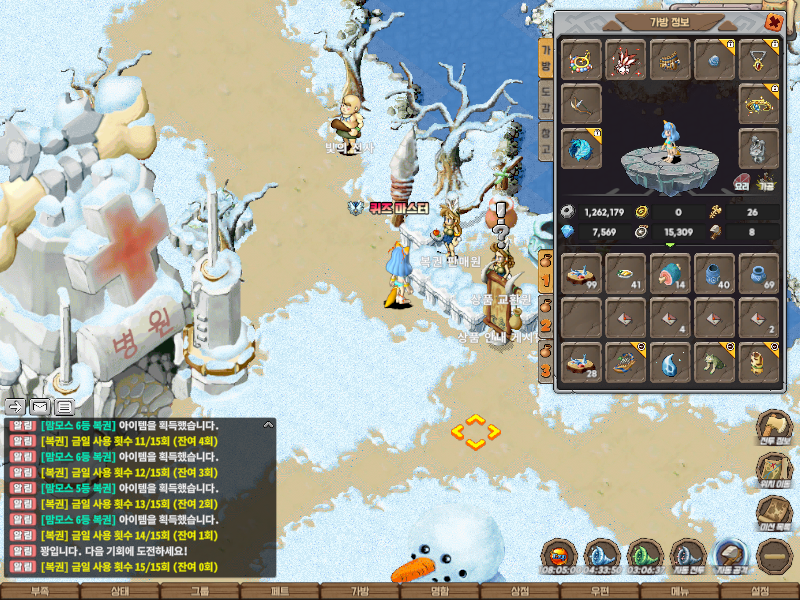The width and height of the screenshot is (800, 600).
Task: Select the equipped bead necklace slot
Action: tap(581, 60)
